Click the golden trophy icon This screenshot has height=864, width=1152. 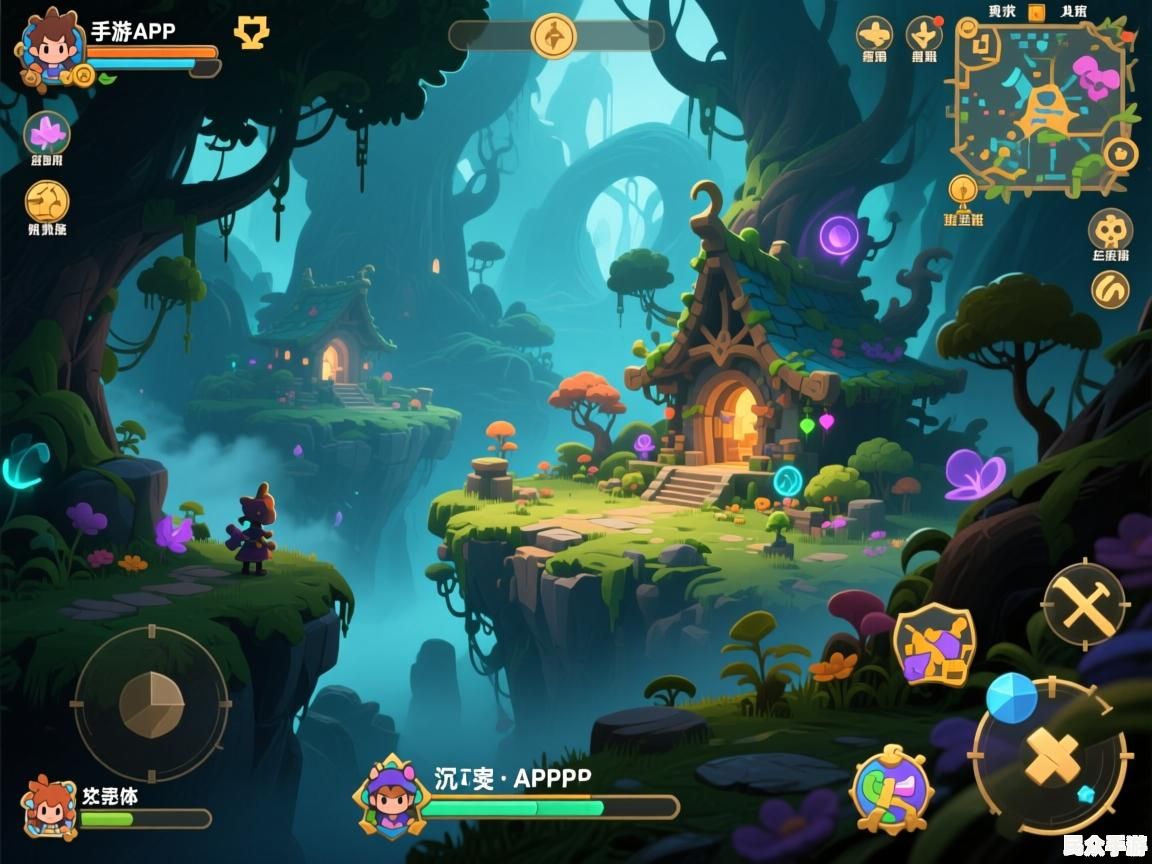coord(251,33)
